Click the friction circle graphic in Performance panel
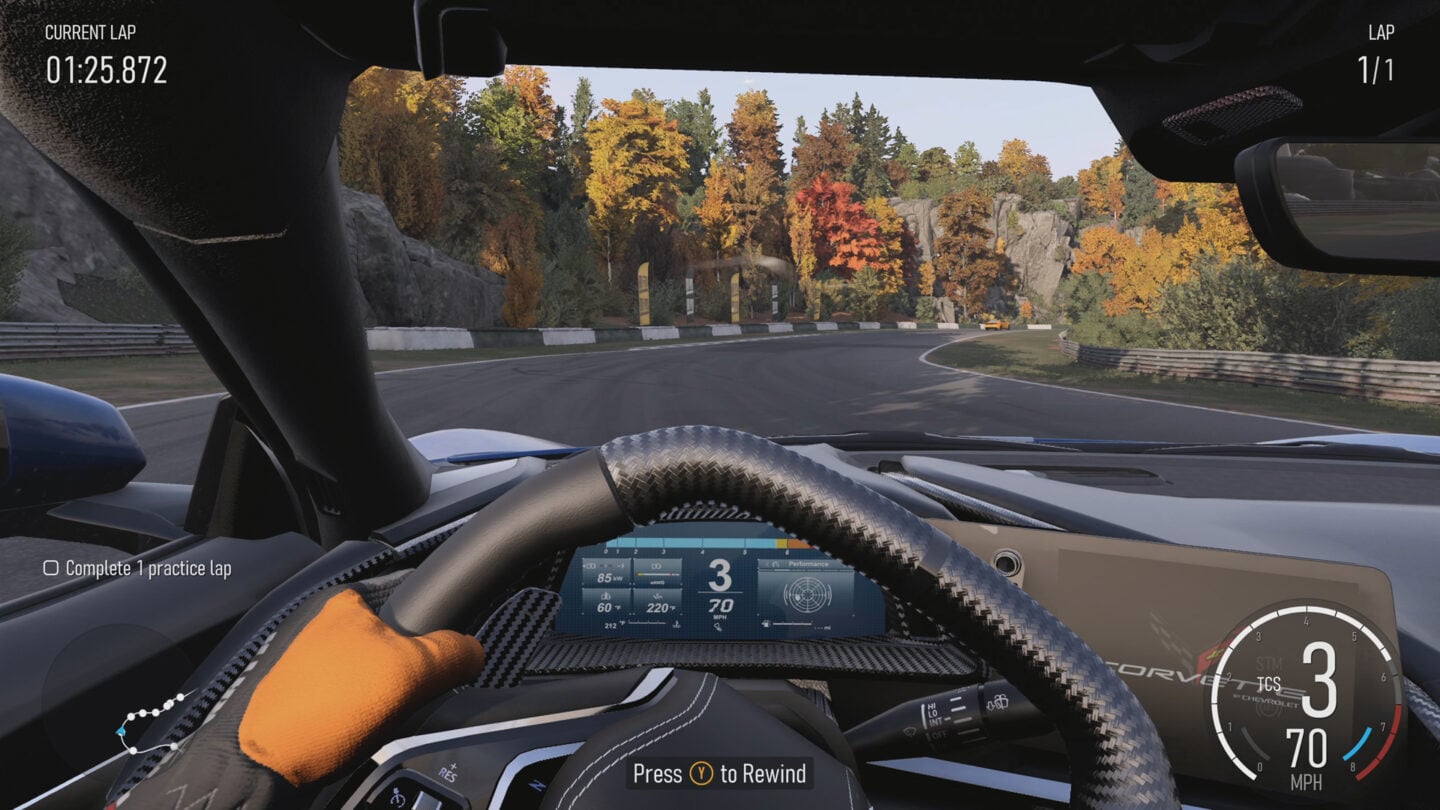The width and height of the screenshot is (1440, 810). [x=806, y=597]
